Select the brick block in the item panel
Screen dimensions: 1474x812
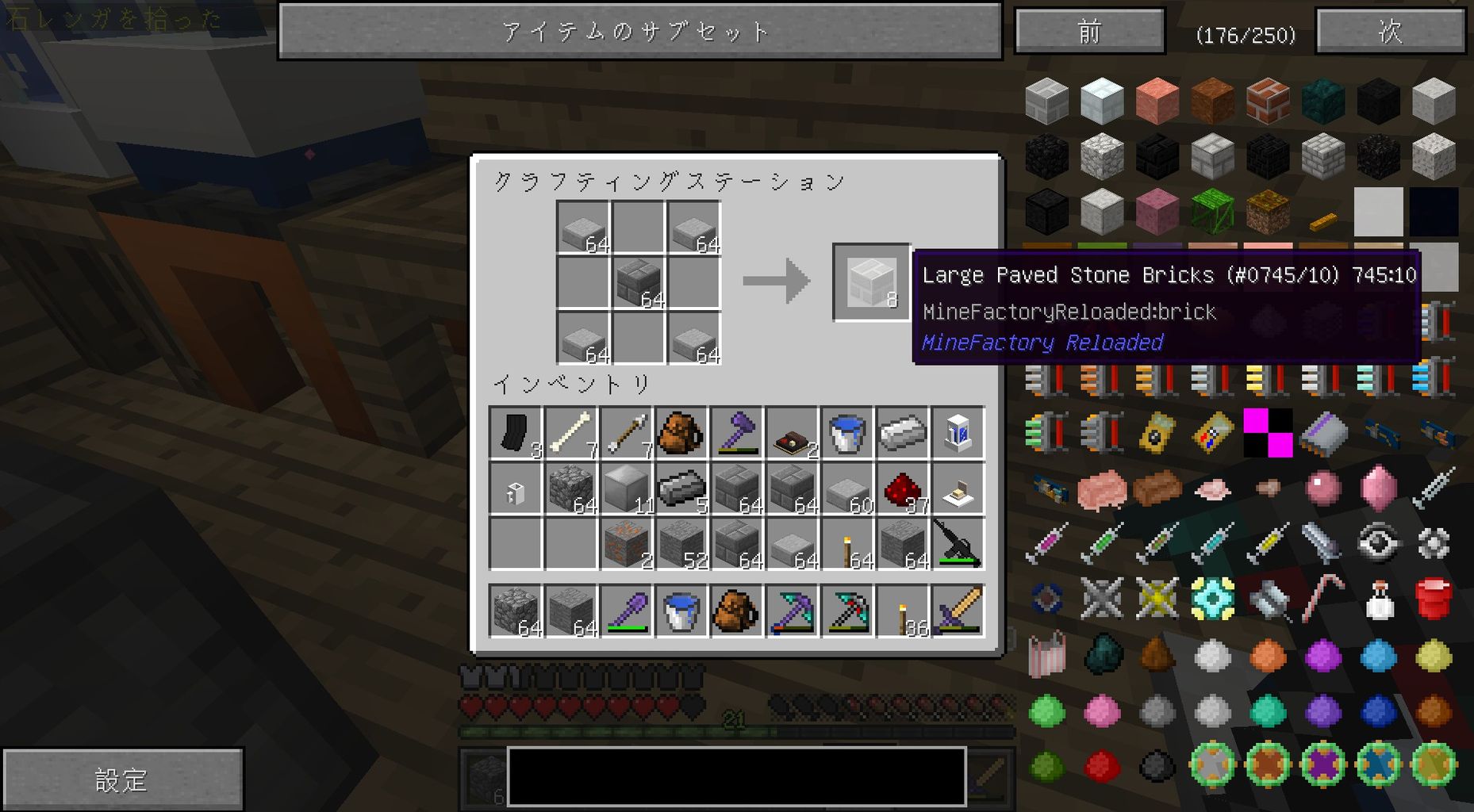pyautogui.click(x=1266, y=101)
